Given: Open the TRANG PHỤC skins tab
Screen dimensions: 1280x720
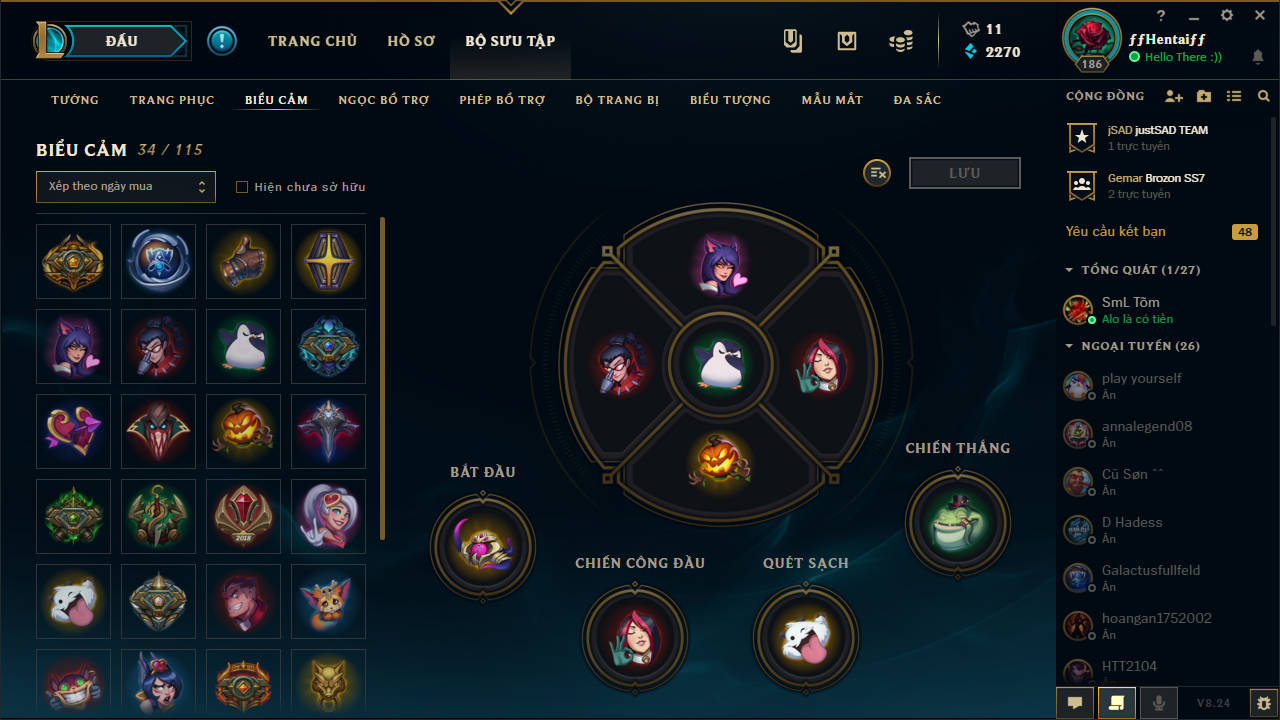Looking at the screenshot, I should (x=172, y=100).
